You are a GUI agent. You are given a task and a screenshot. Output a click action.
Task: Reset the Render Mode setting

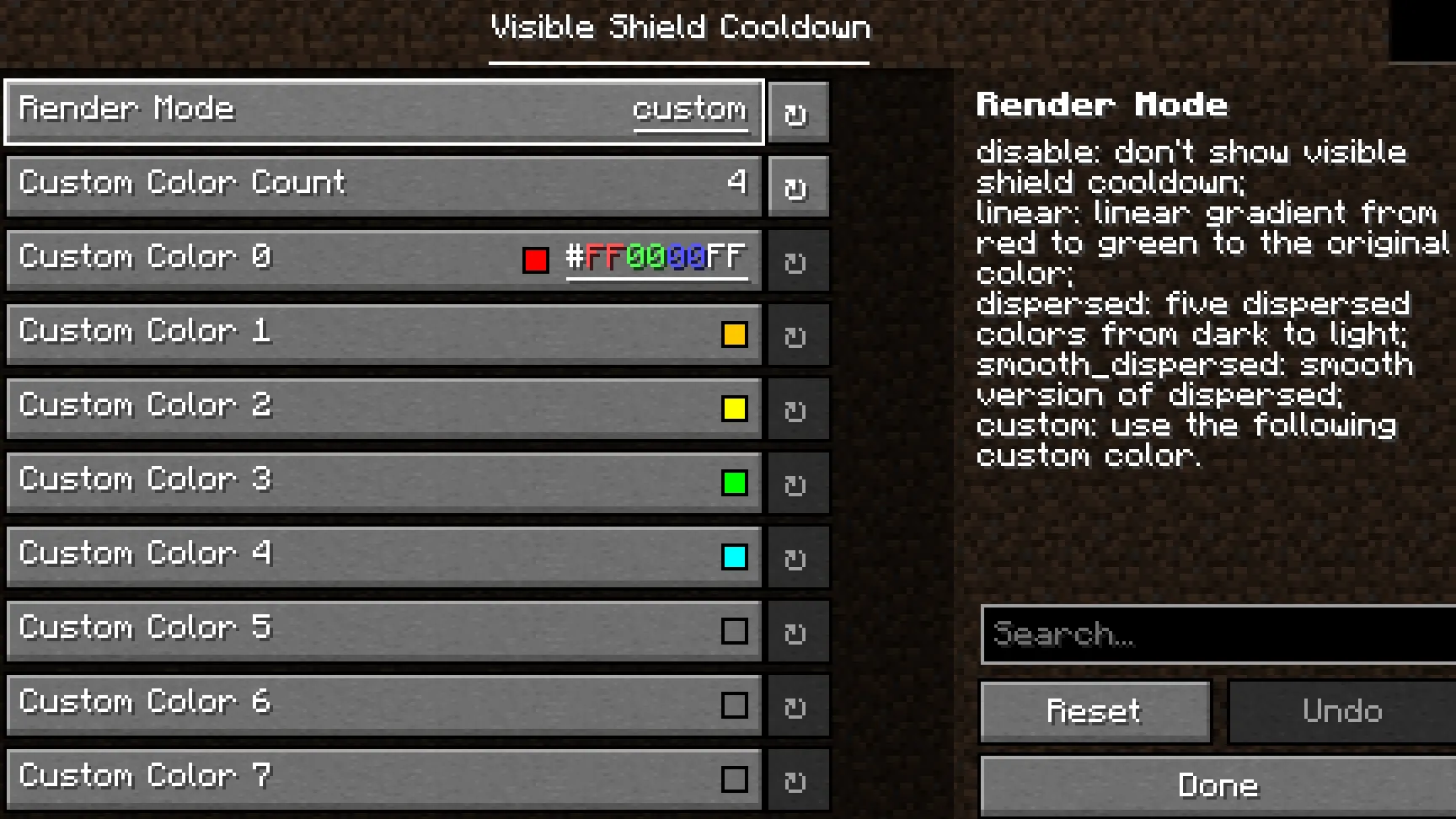(797, 112)
